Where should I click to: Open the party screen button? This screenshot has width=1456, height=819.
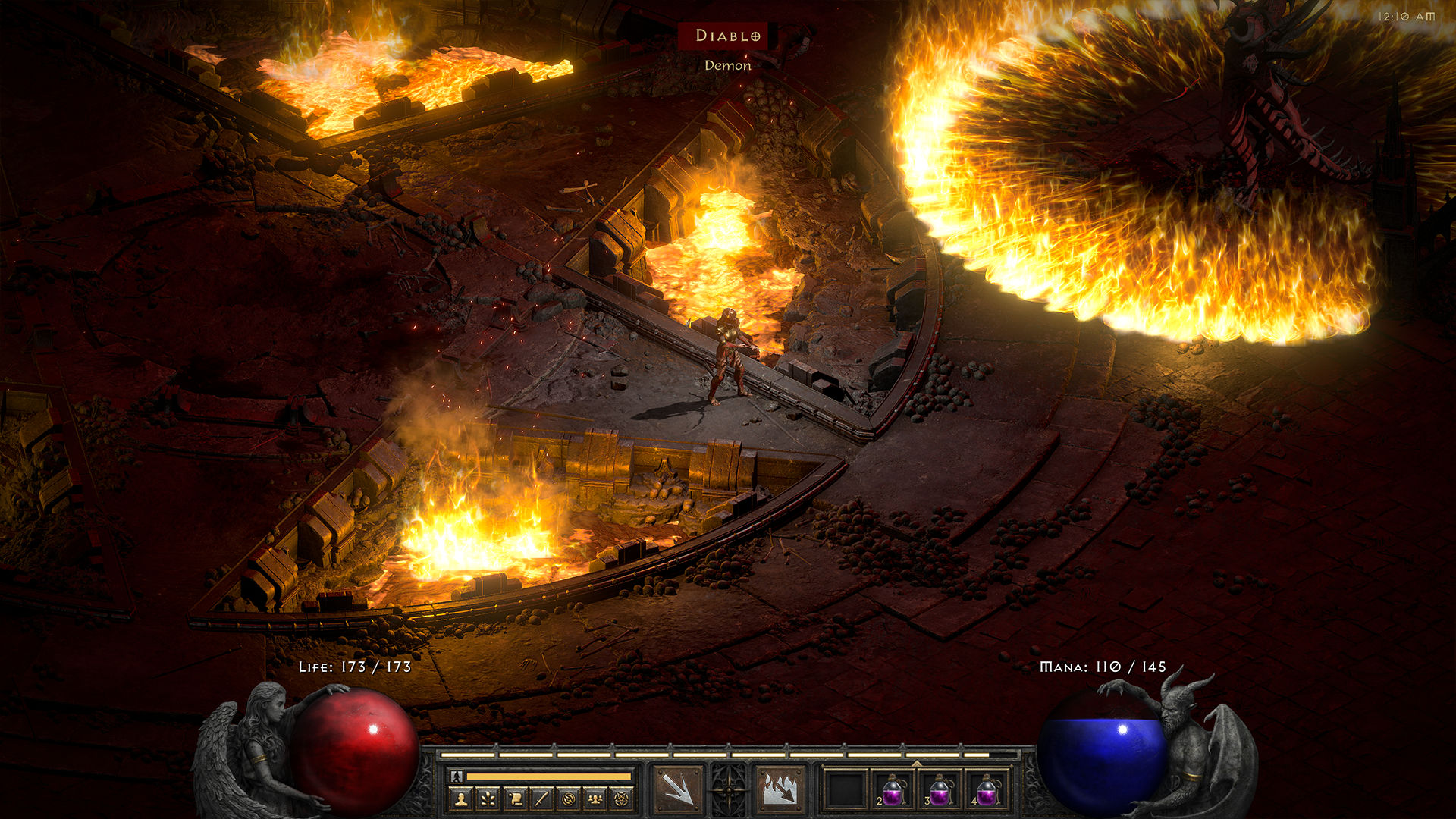point(595,799)
